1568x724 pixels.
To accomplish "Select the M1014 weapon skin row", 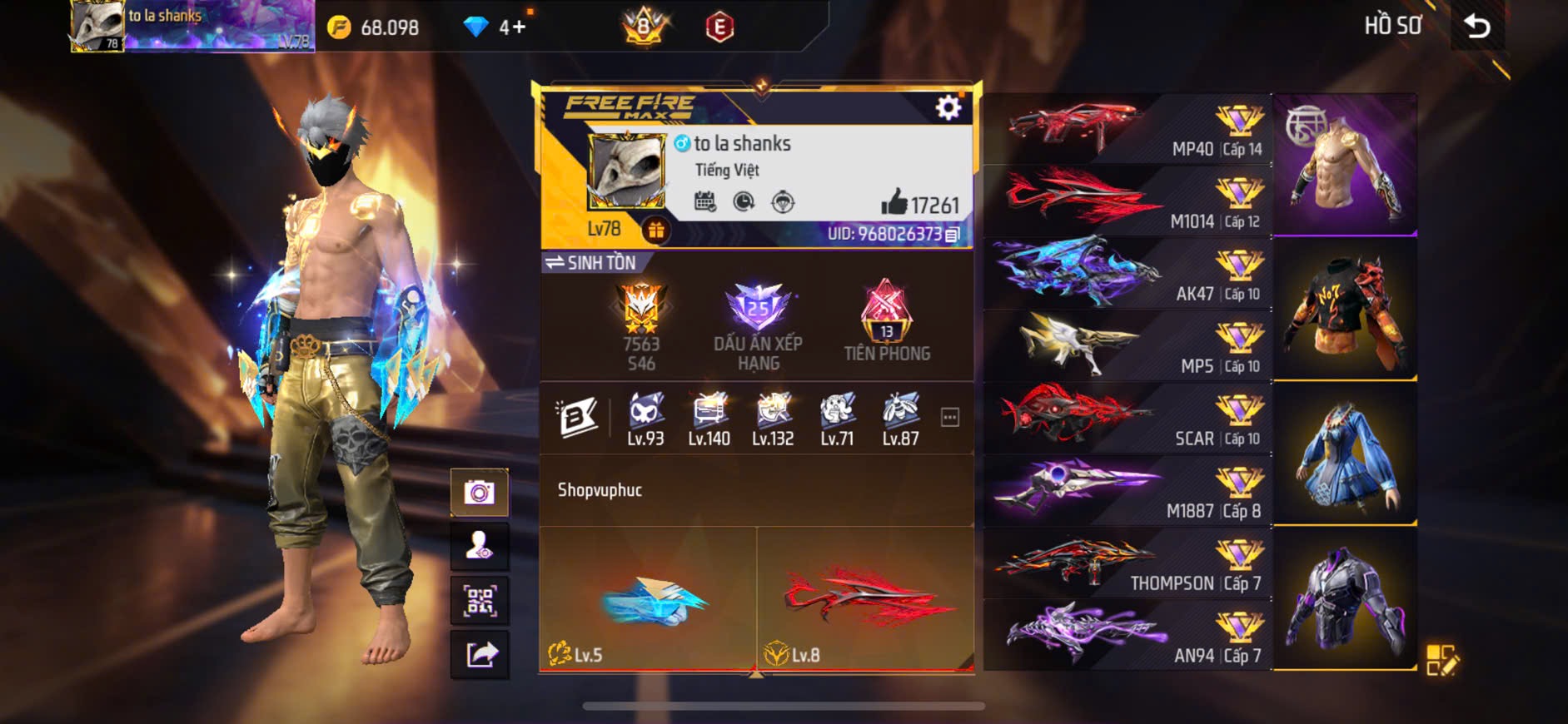I will tap(1127, 201).
